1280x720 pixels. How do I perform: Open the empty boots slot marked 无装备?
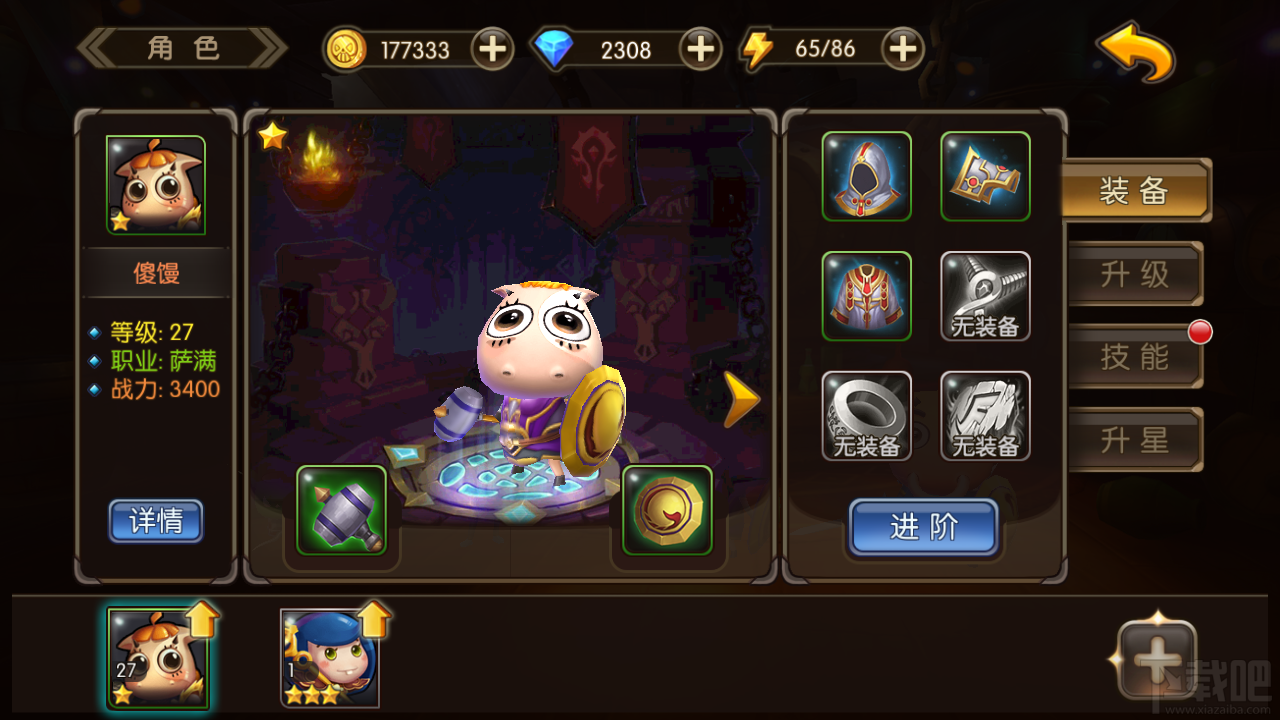[x=985, y=414]
